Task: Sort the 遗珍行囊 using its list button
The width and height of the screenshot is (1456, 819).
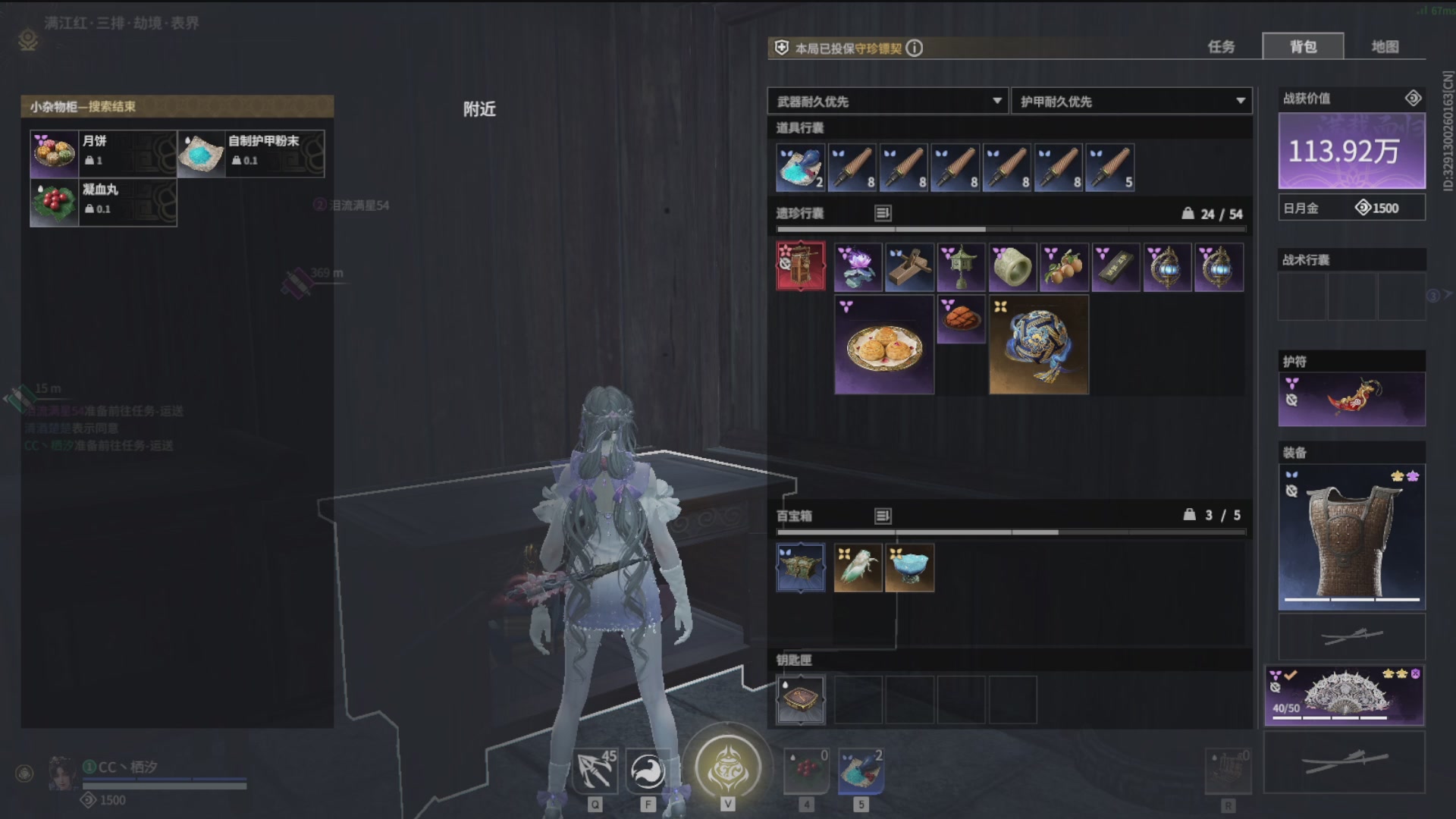Action: (x=883, y=213)
